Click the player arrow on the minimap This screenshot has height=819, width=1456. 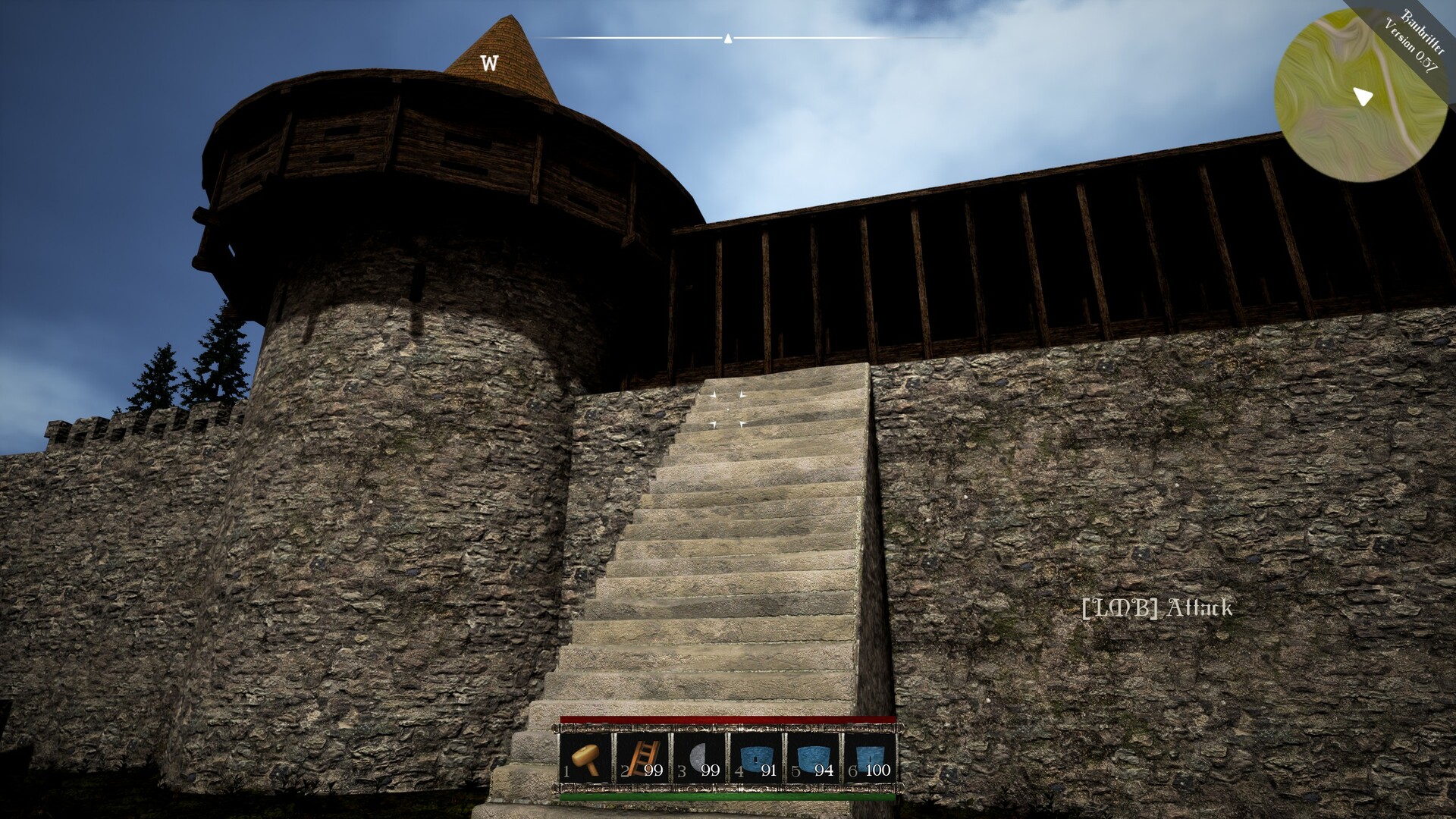[1362, 96]
